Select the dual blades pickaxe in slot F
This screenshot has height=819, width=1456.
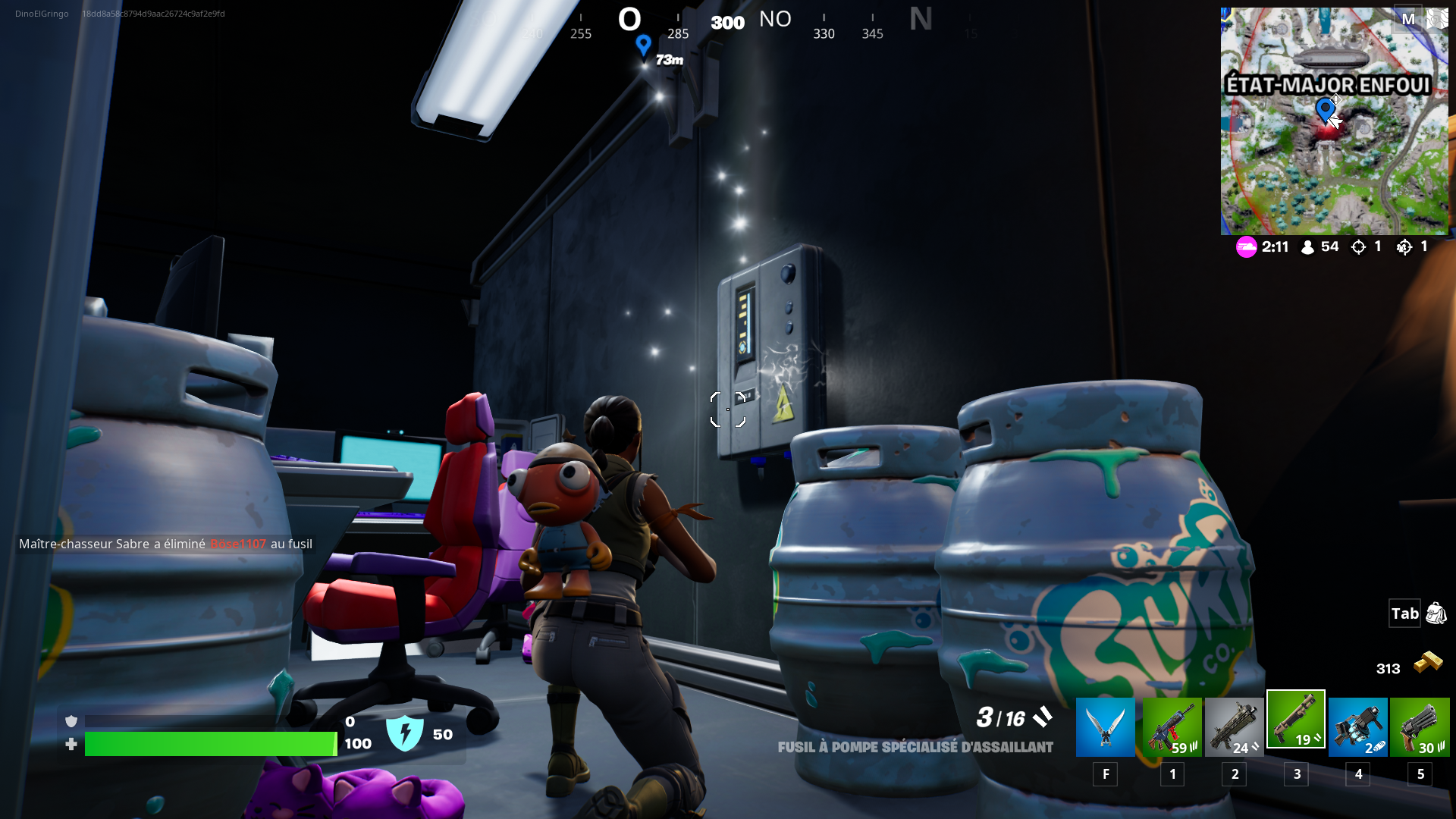point(1105,726)
